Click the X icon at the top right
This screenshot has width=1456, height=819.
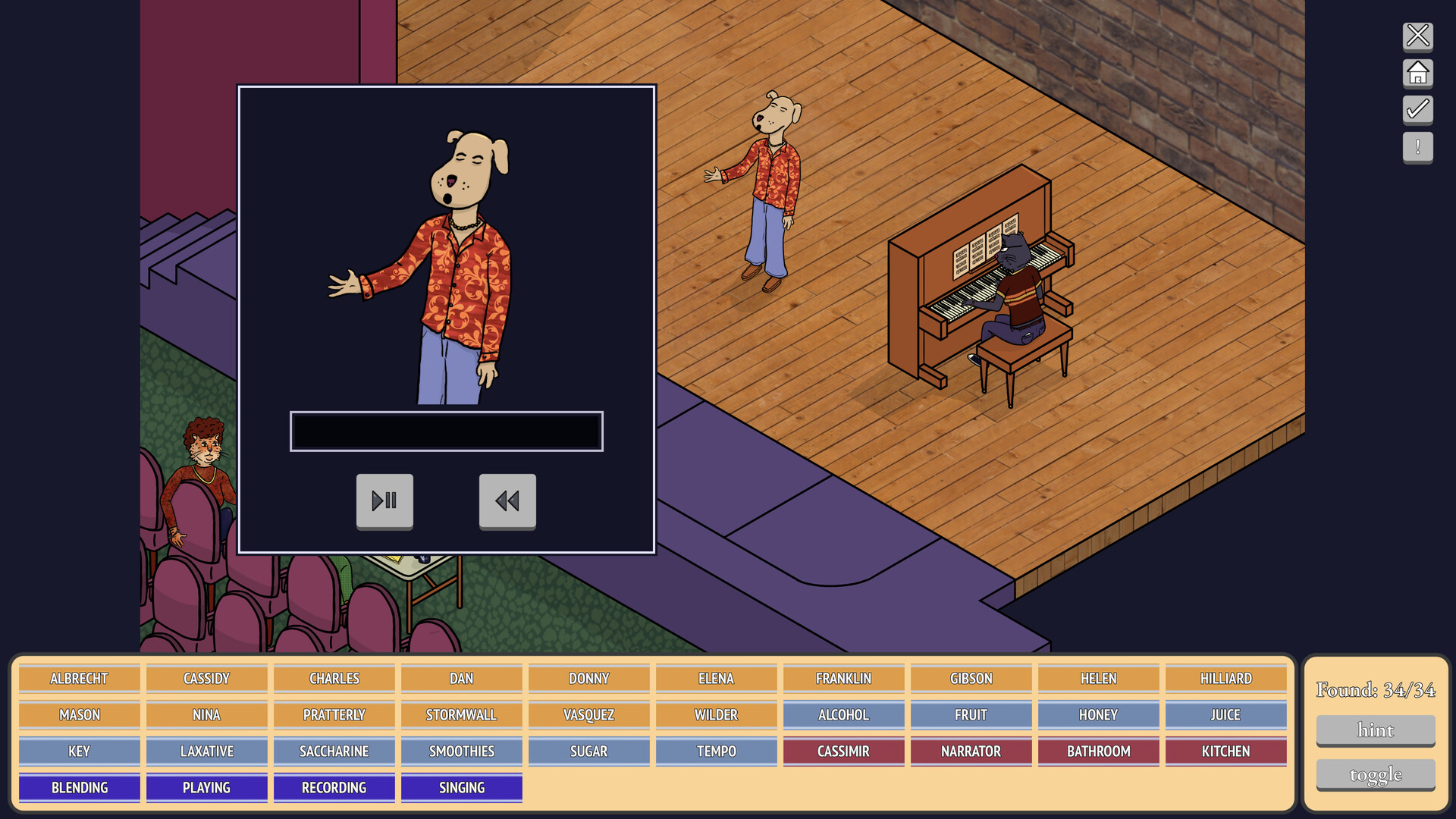click(x=1417, y=36)
